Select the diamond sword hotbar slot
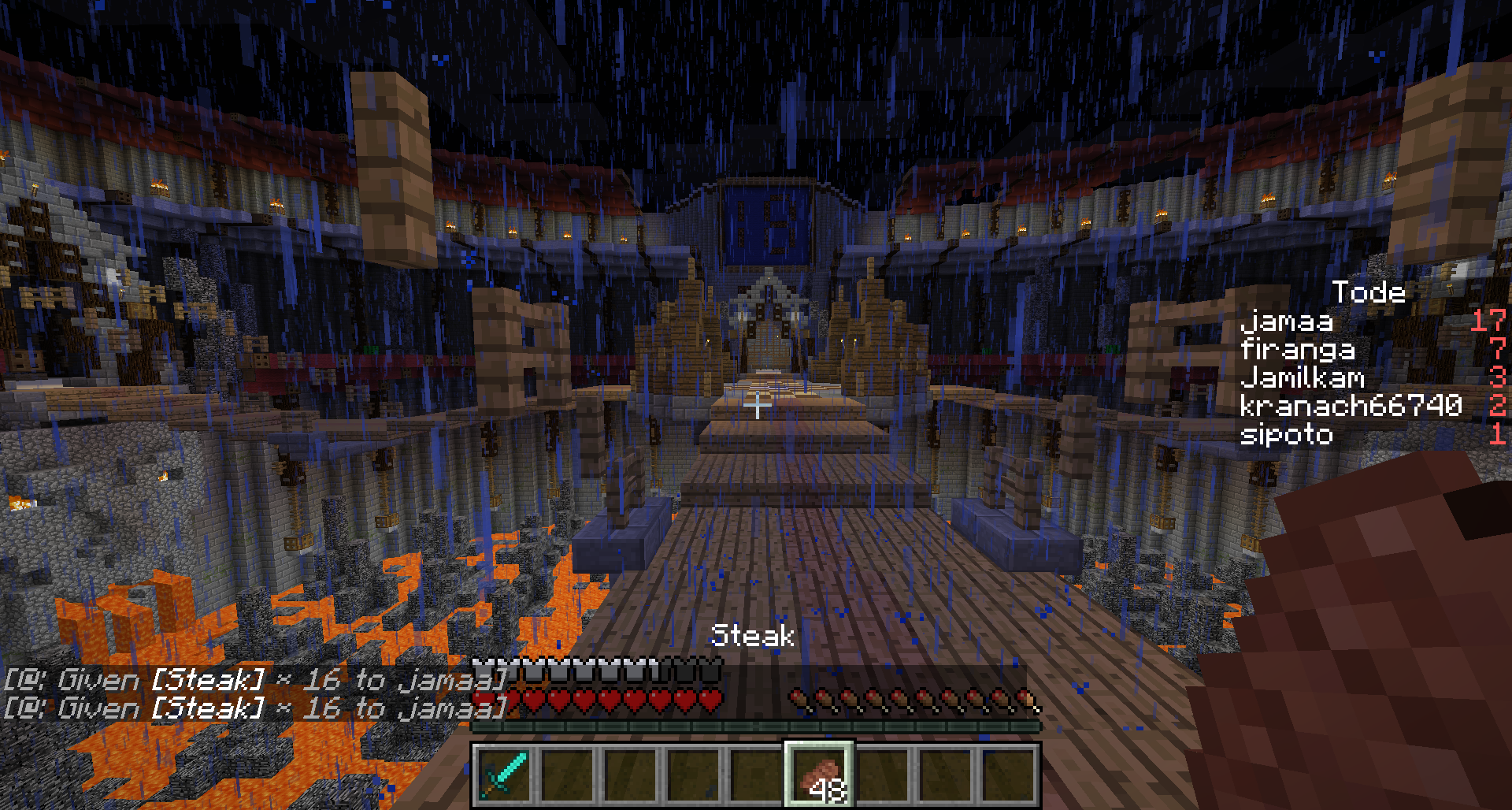Viewport: 1512px width, 810px height. (504, 775)
